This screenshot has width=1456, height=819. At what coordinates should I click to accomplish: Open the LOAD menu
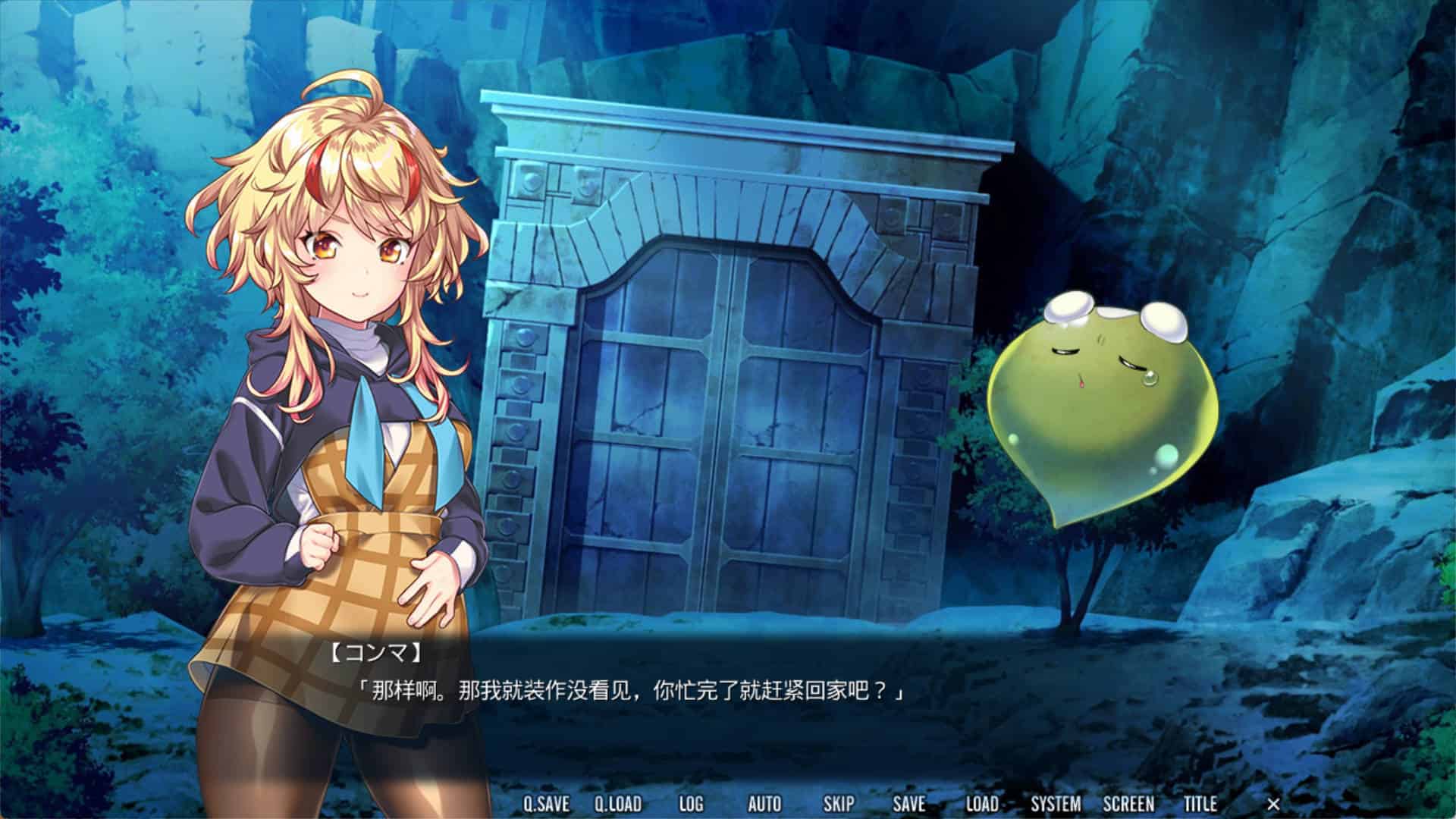(981, 804)
